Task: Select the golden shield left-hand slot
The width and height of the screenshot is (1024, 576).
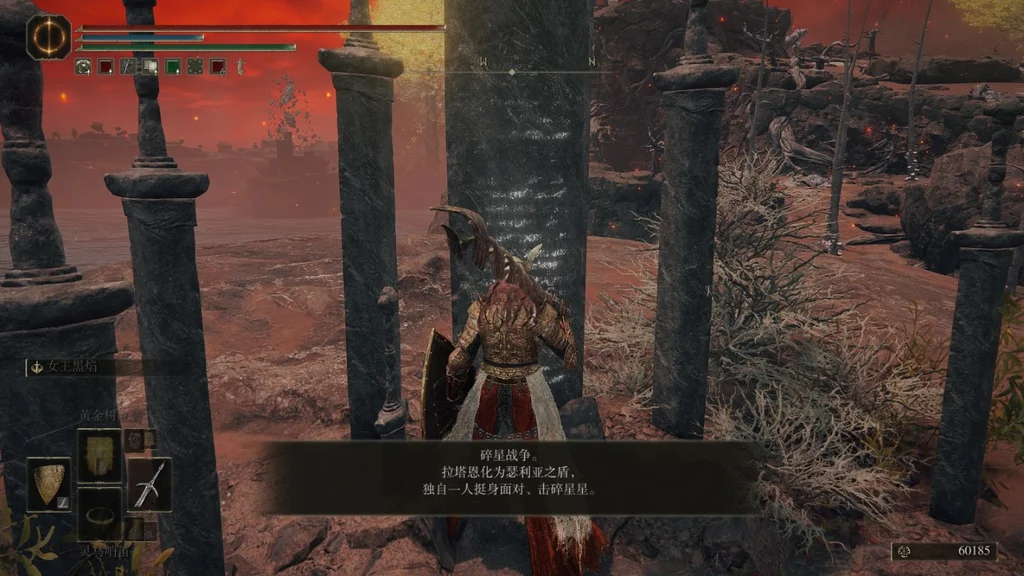Action: [48, 484]
